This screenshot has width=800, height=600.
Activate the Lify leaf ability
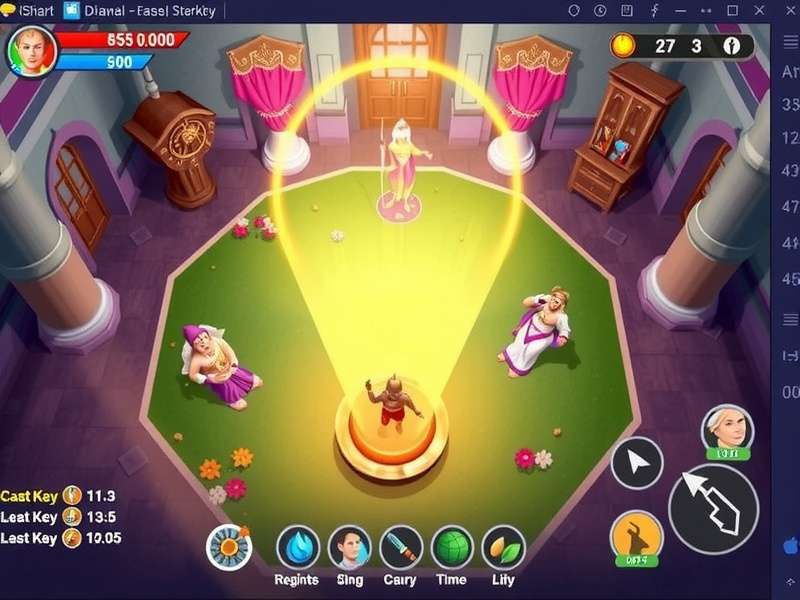click(x=503, y=547)
